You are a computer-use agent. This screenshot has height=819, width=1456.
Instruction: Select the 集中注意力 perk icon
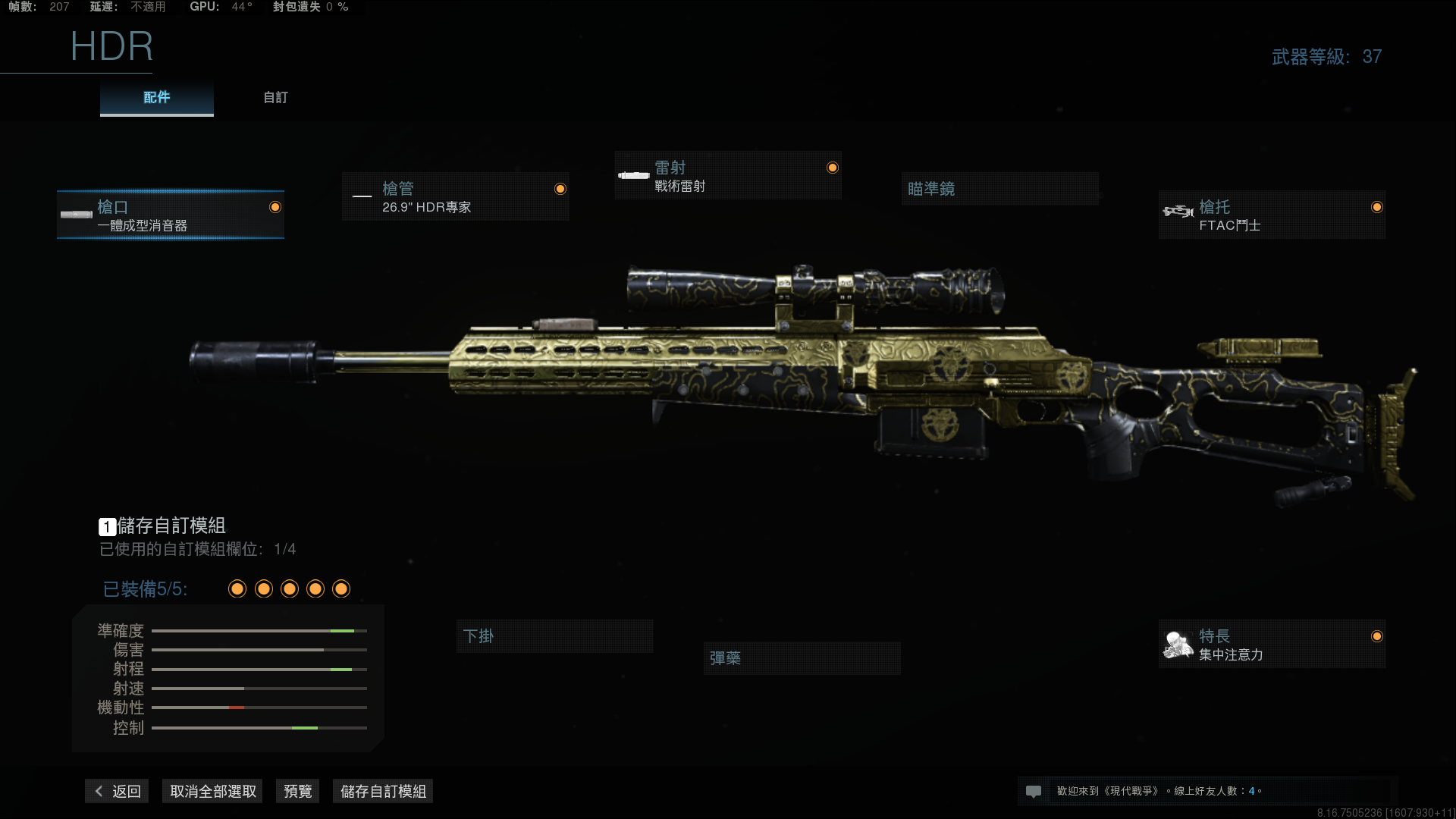1176,644
